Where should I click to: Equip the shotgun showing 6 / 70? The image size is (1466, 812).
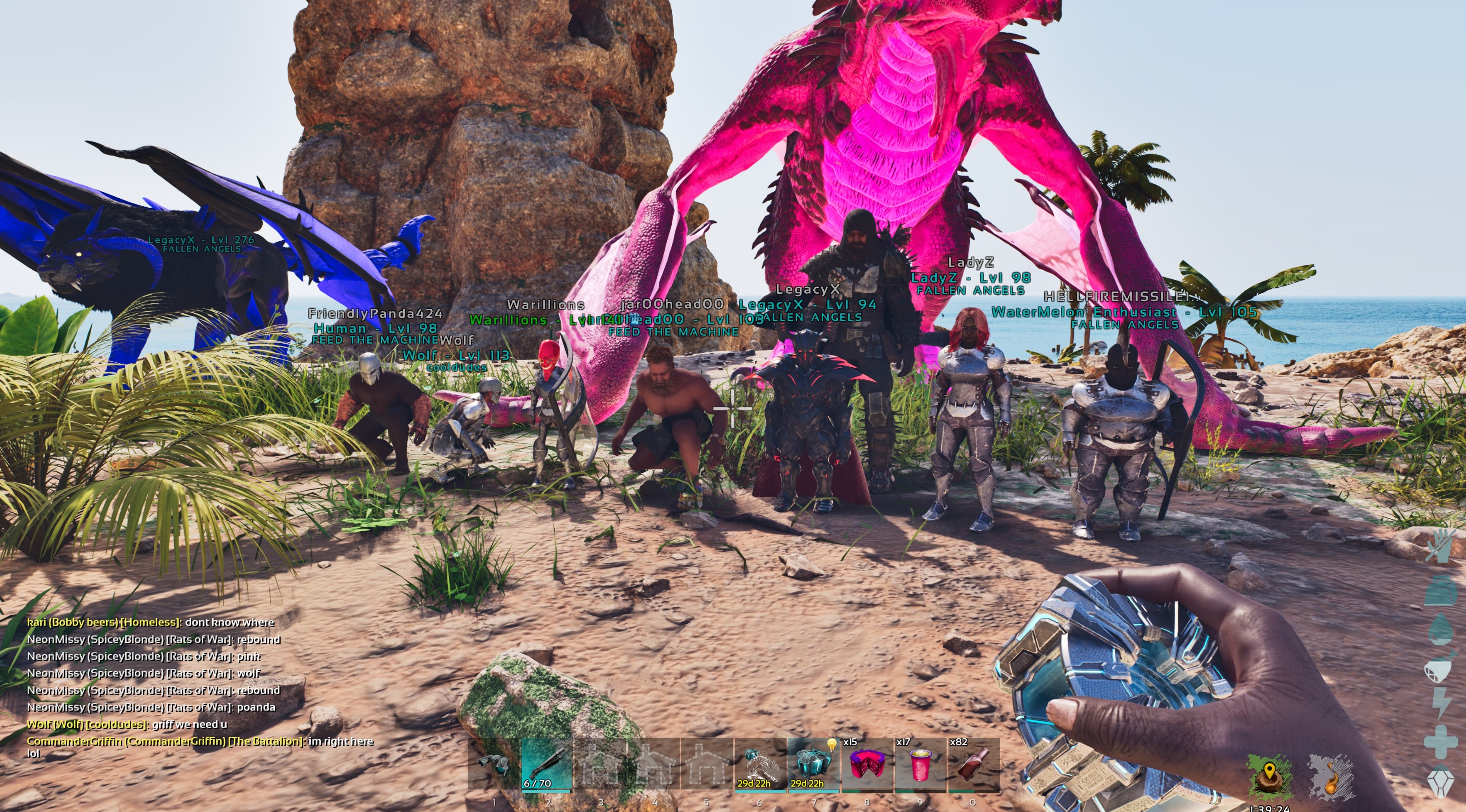coord(546,764)
